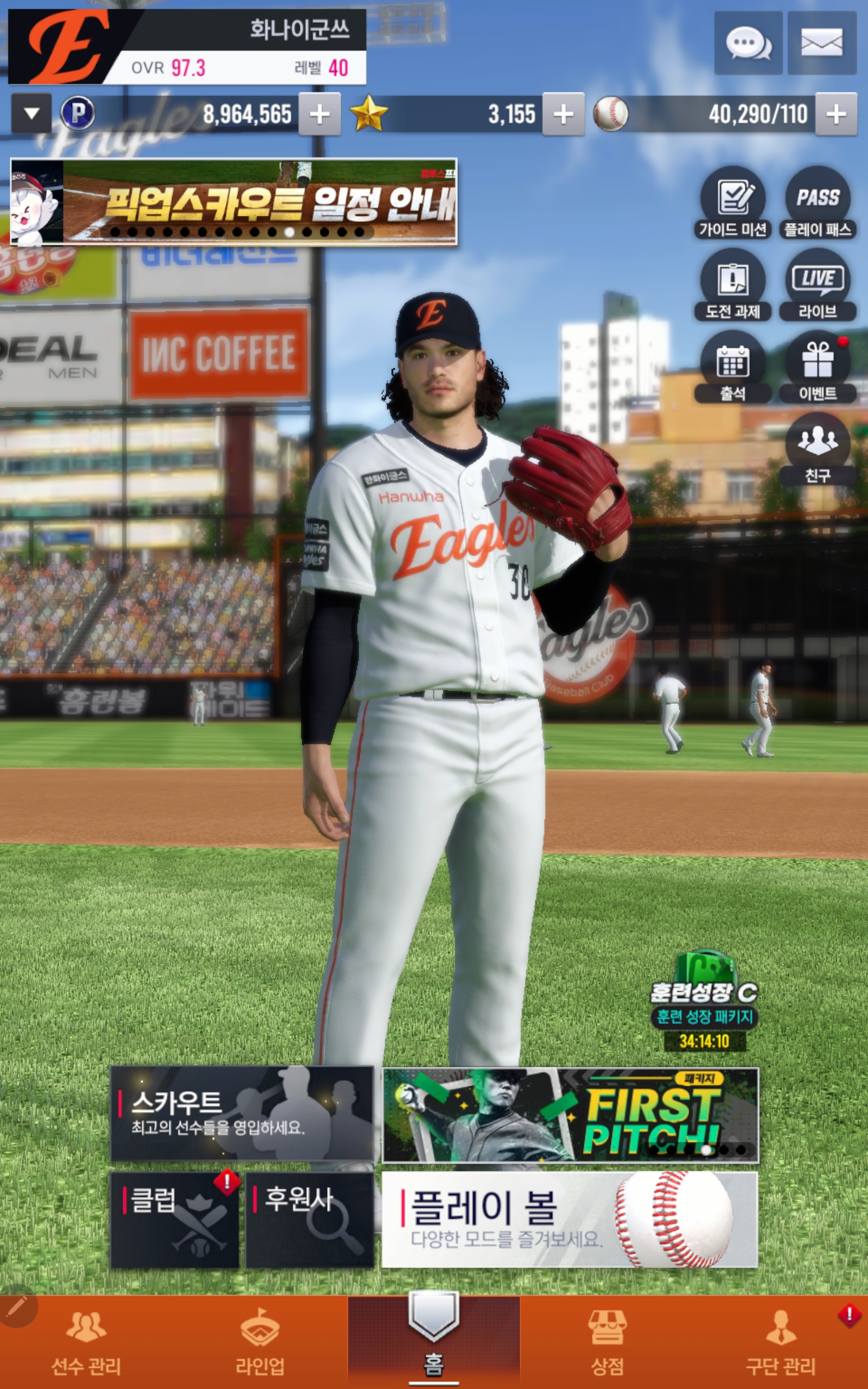Expand the currency dropdown arrow
This screenshot has height=1389, width=868.
pos(31,113)
